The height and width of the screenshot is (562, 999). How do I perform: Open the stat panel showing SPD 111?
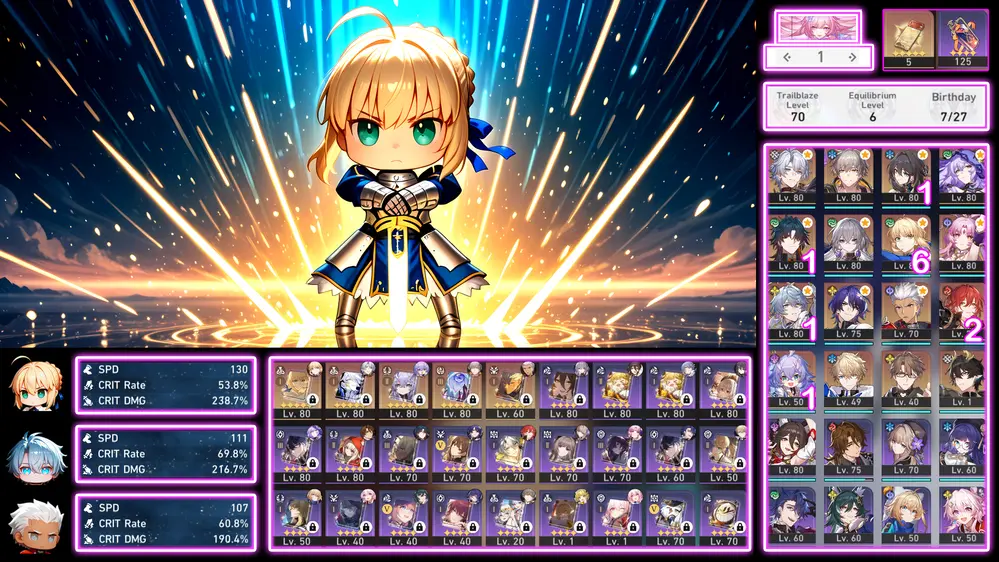(x=165, y=454)
